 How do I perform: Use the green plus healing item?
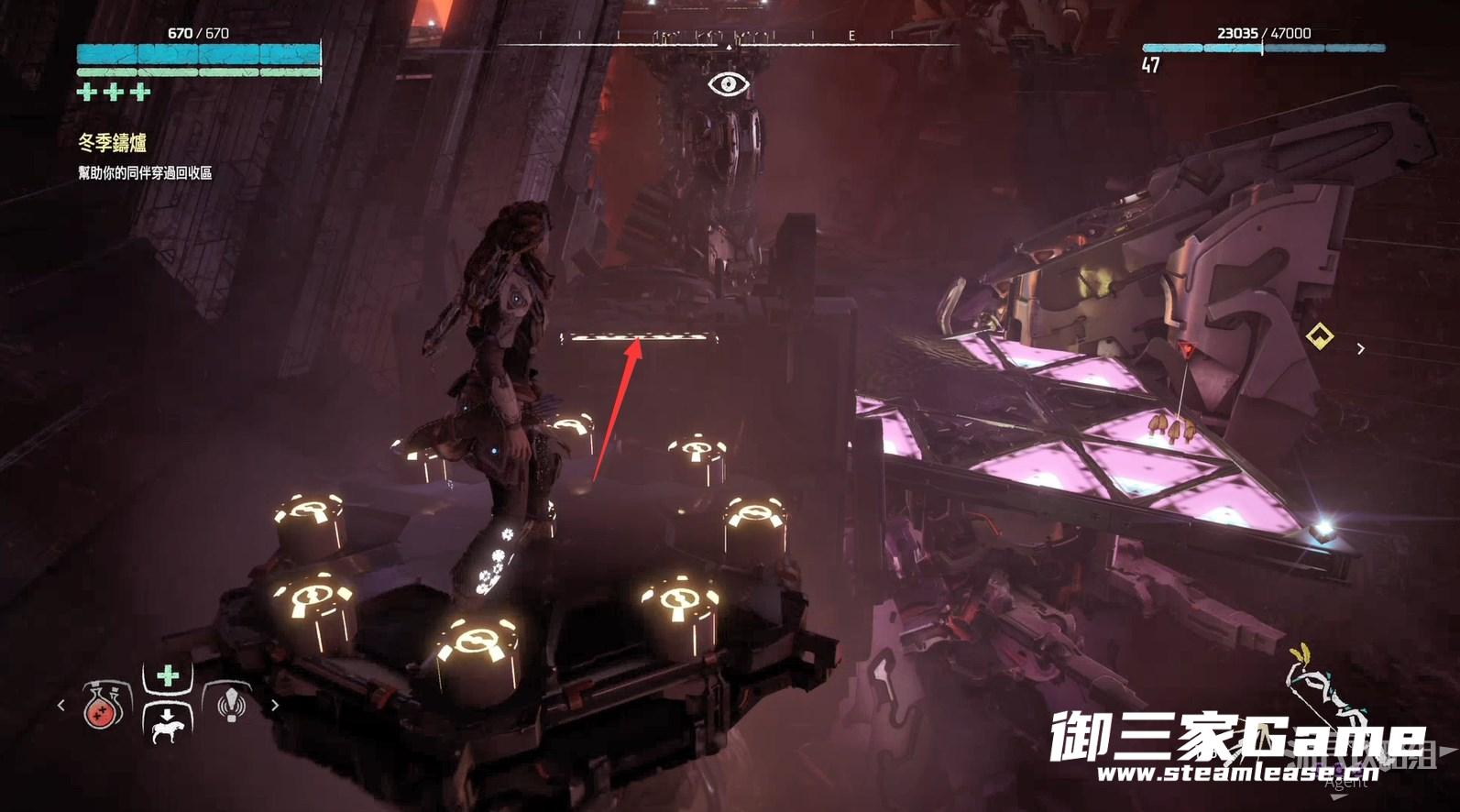click(167, 676)
